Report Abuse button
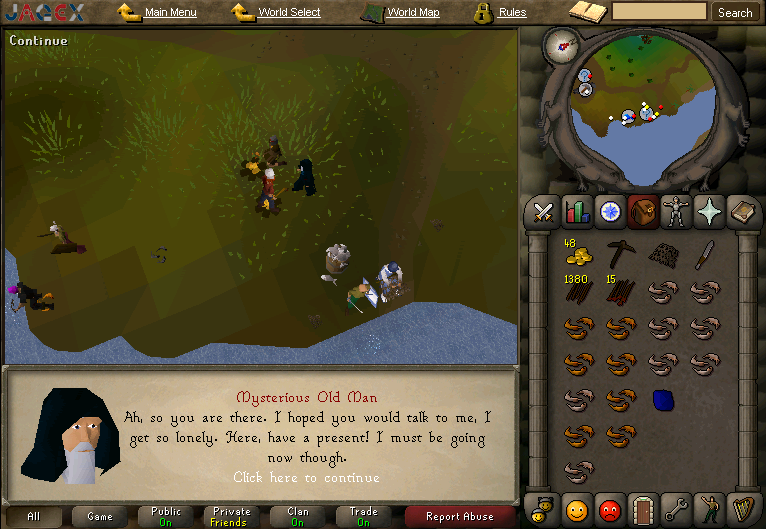 coord(460,517)
